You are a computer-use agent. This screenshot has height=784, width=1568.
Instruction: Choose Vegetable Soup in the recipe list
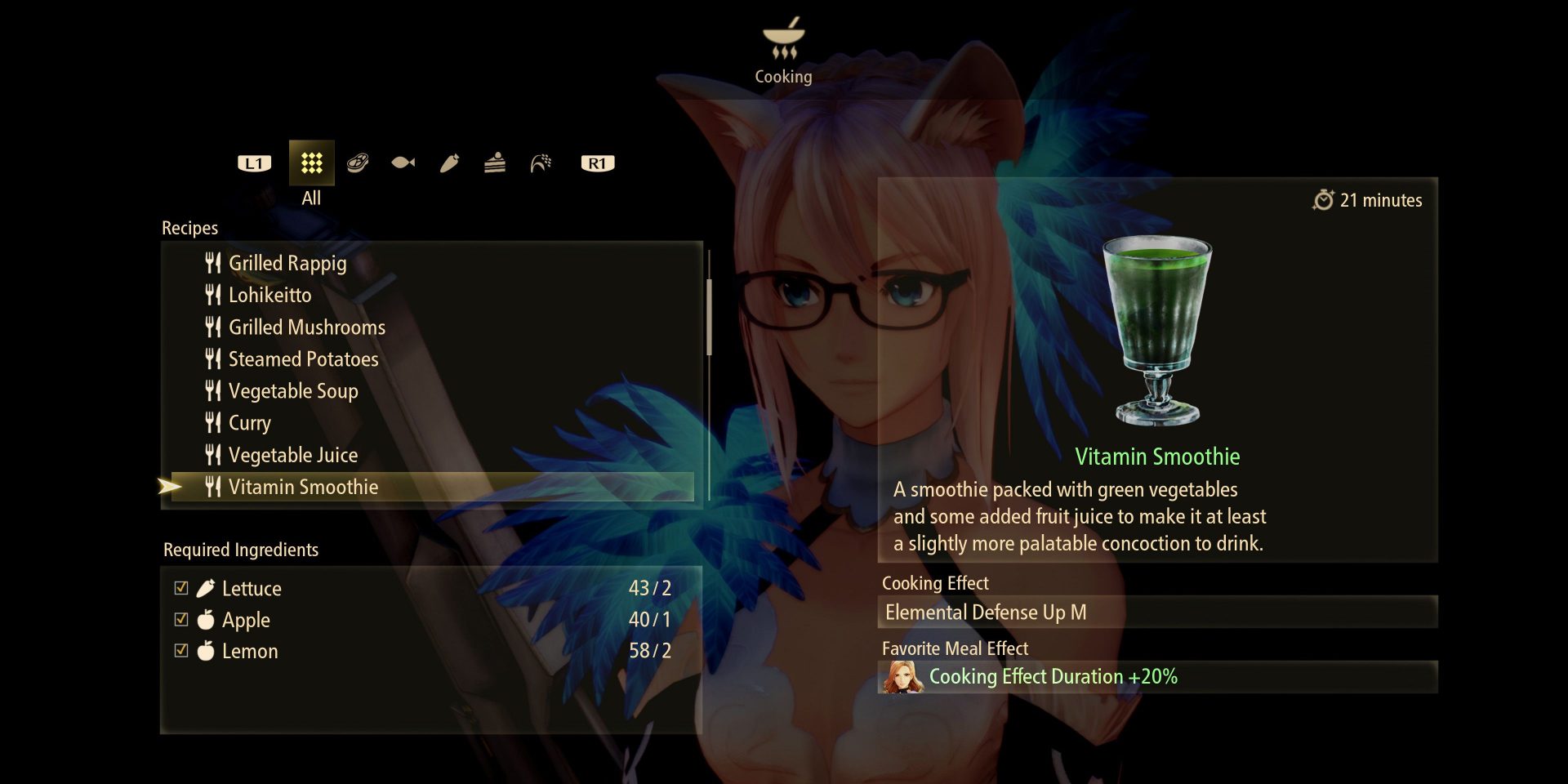292,391
